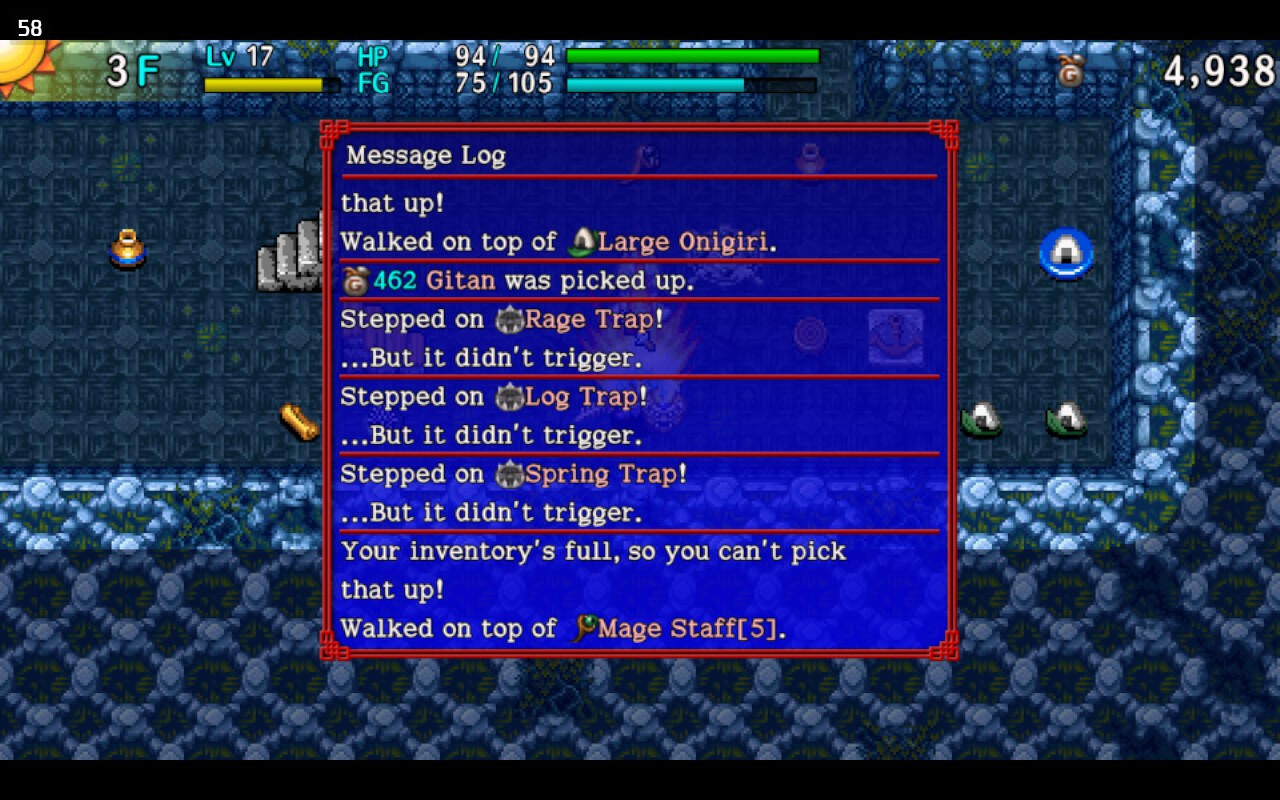The image size is (1280, 800).
Task: Select the Spring Trap message entry
Action: (514, 474)
